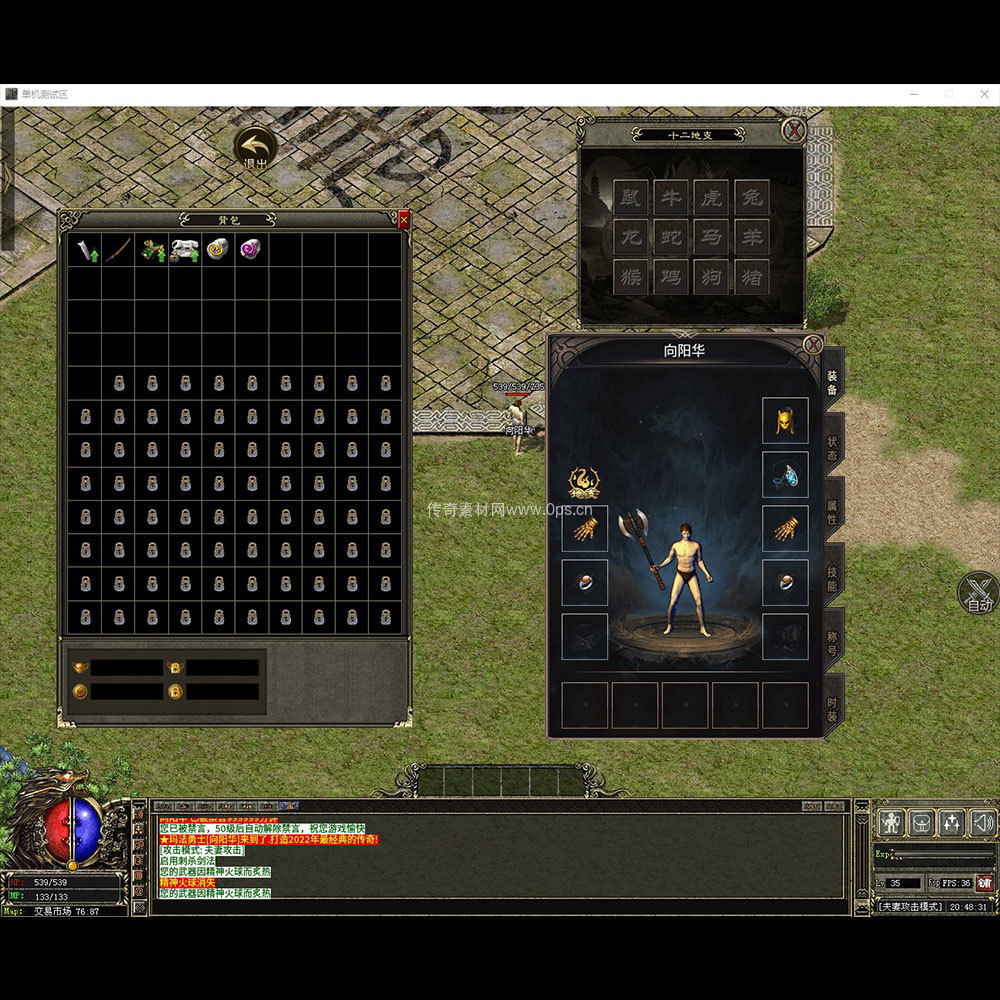Toggle sound with the speaker icon
This screenshot has width=1000, height=1000.
click(x=983, y=823)
